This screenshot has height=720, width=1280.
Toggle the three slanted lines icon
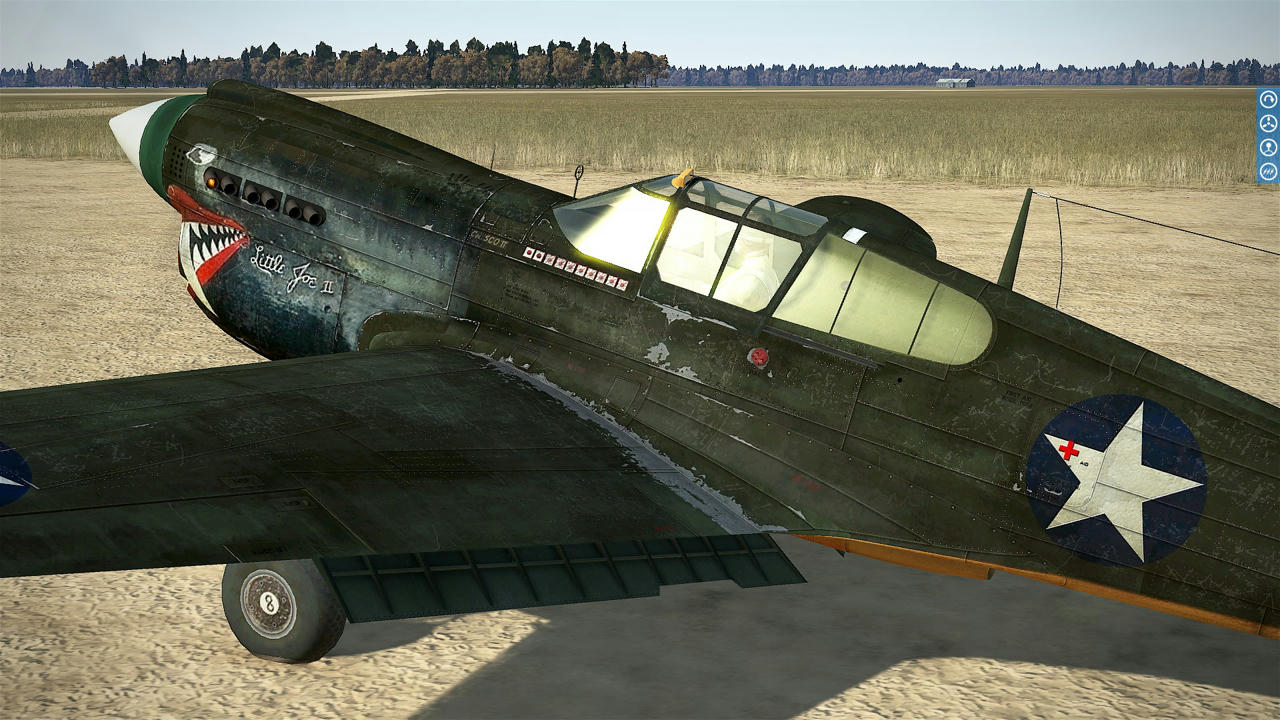[x=1268, y=171]
